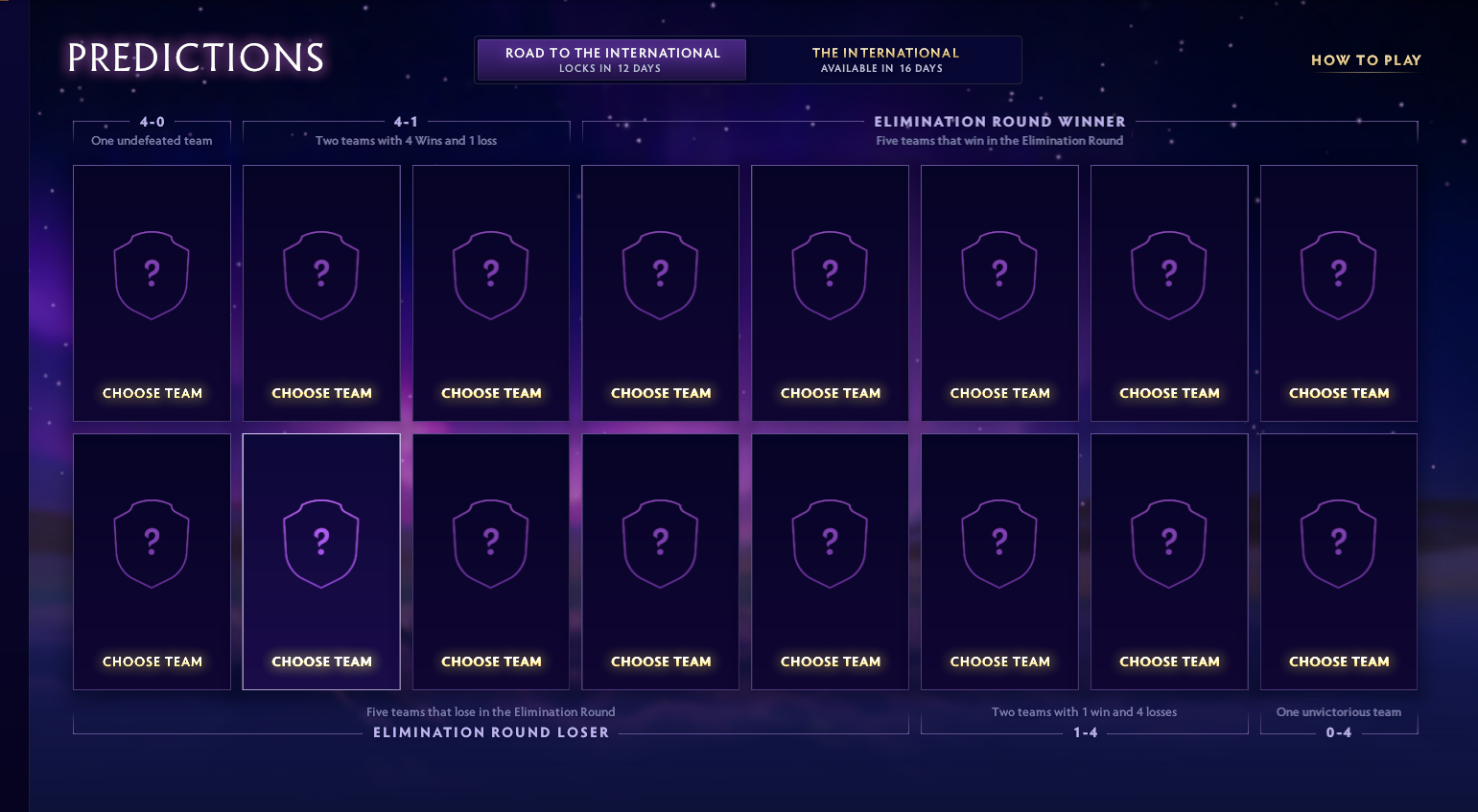
Task: Select the highlighted Choose Team card
Action: [x=321, y=562]
